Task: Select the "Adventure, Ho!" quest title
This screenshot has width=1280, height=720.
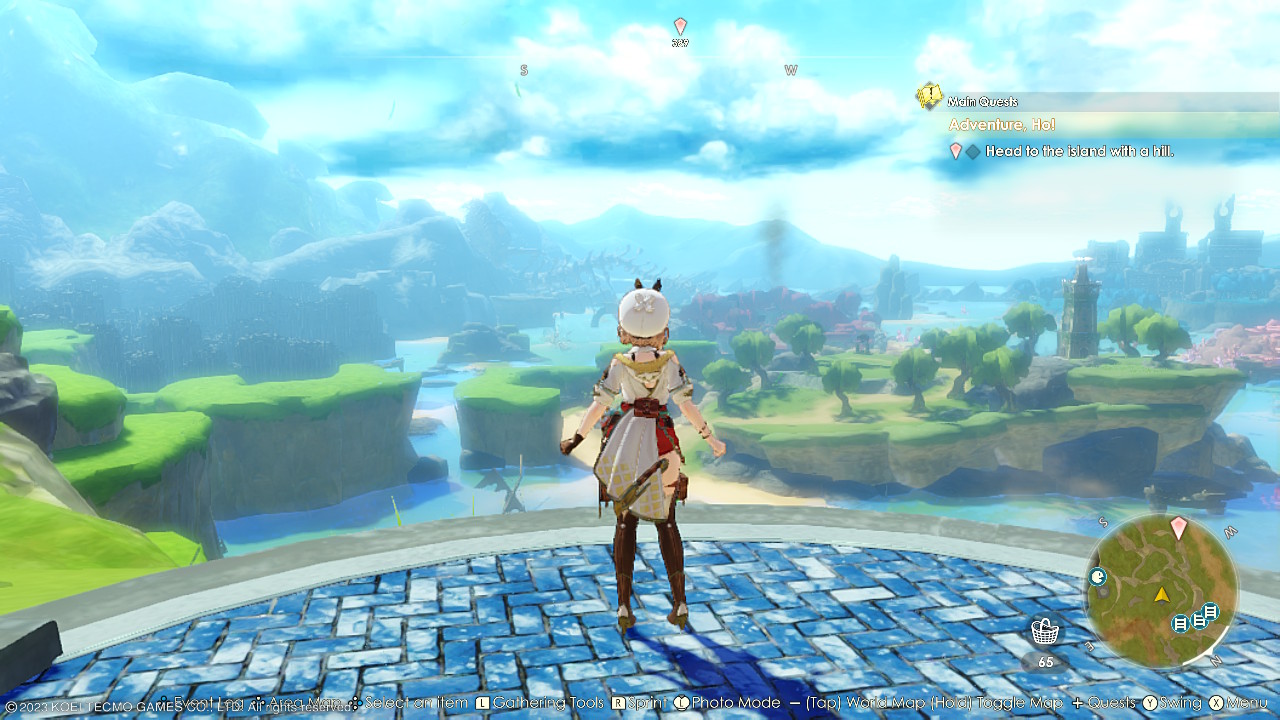Action: [x=1002, y=125]
